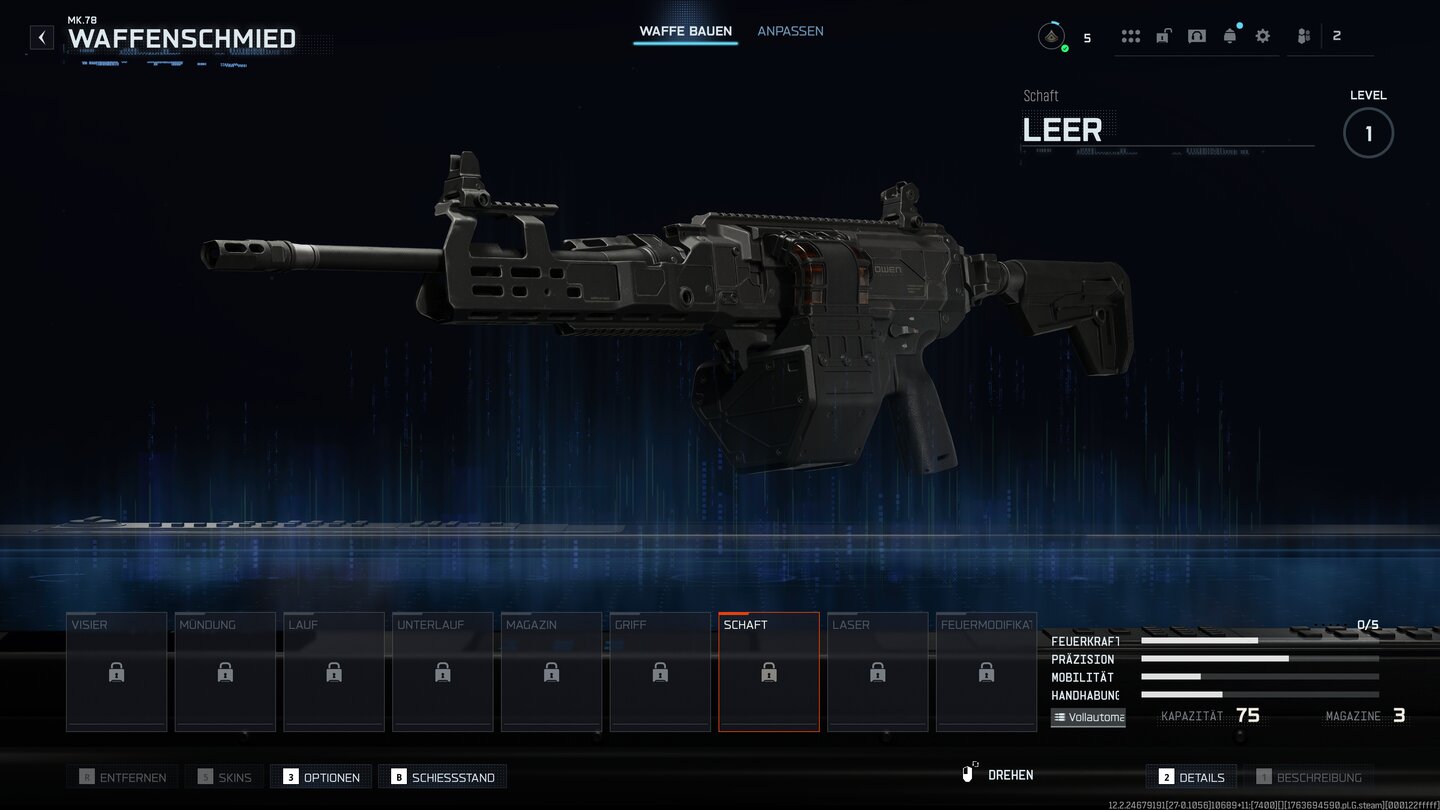The image size is (1440, 810).
Task: Pick the Magazin attachment slot
Action: pos(551,672)
